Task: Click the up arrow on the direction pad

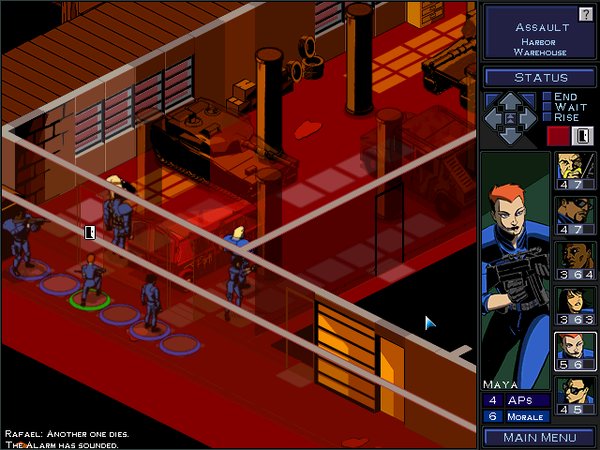Action: 511,100
